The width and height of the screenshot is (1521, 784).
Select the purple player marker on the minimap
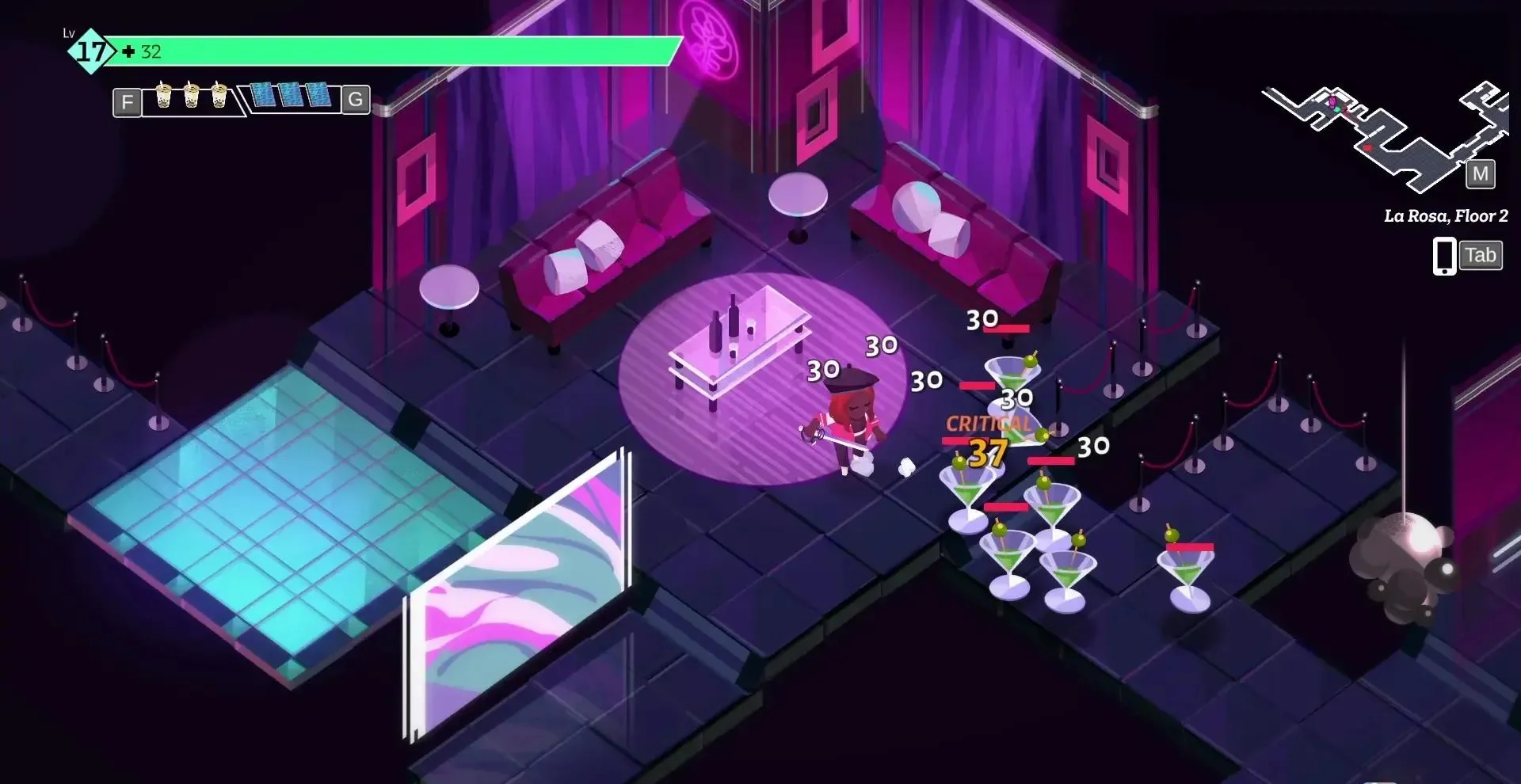tap(1332, 101)
